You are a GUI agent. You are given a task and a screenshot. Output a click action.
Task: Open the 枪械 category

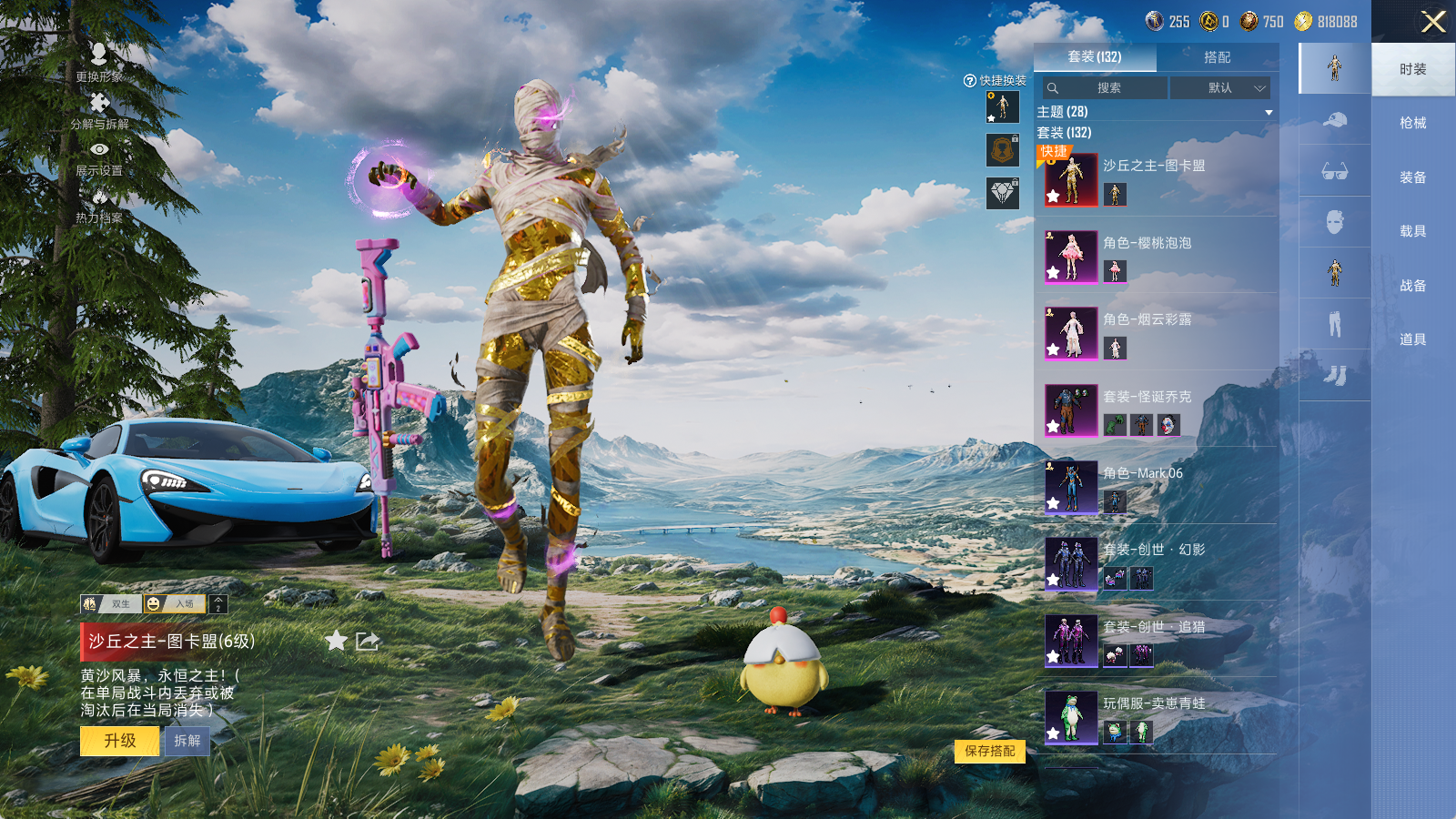pos(1412,123)
